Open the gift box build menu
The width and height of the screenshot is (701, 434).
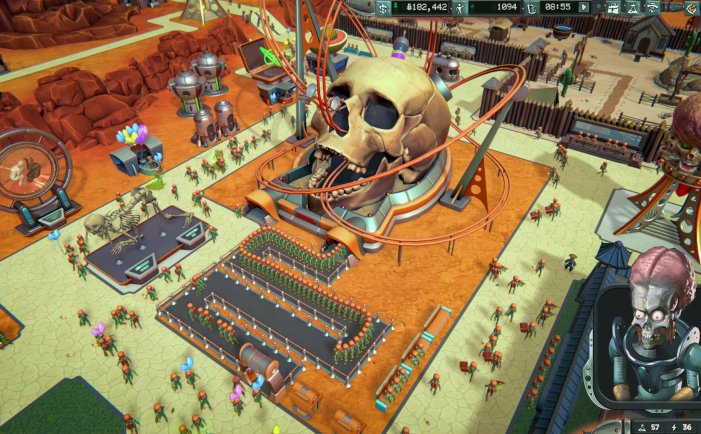[x=614, y=7]
